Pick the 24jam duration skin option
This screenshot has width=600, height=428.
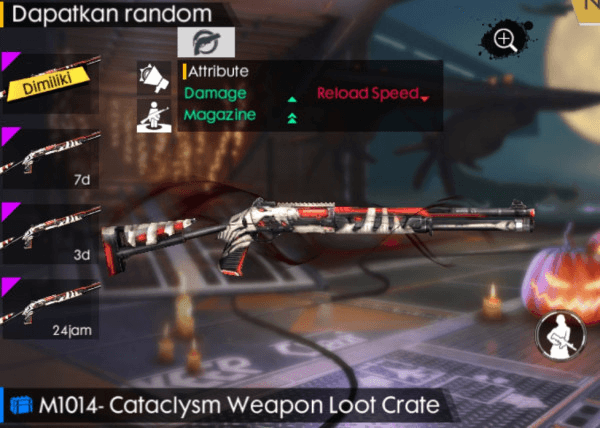point(50,305)
